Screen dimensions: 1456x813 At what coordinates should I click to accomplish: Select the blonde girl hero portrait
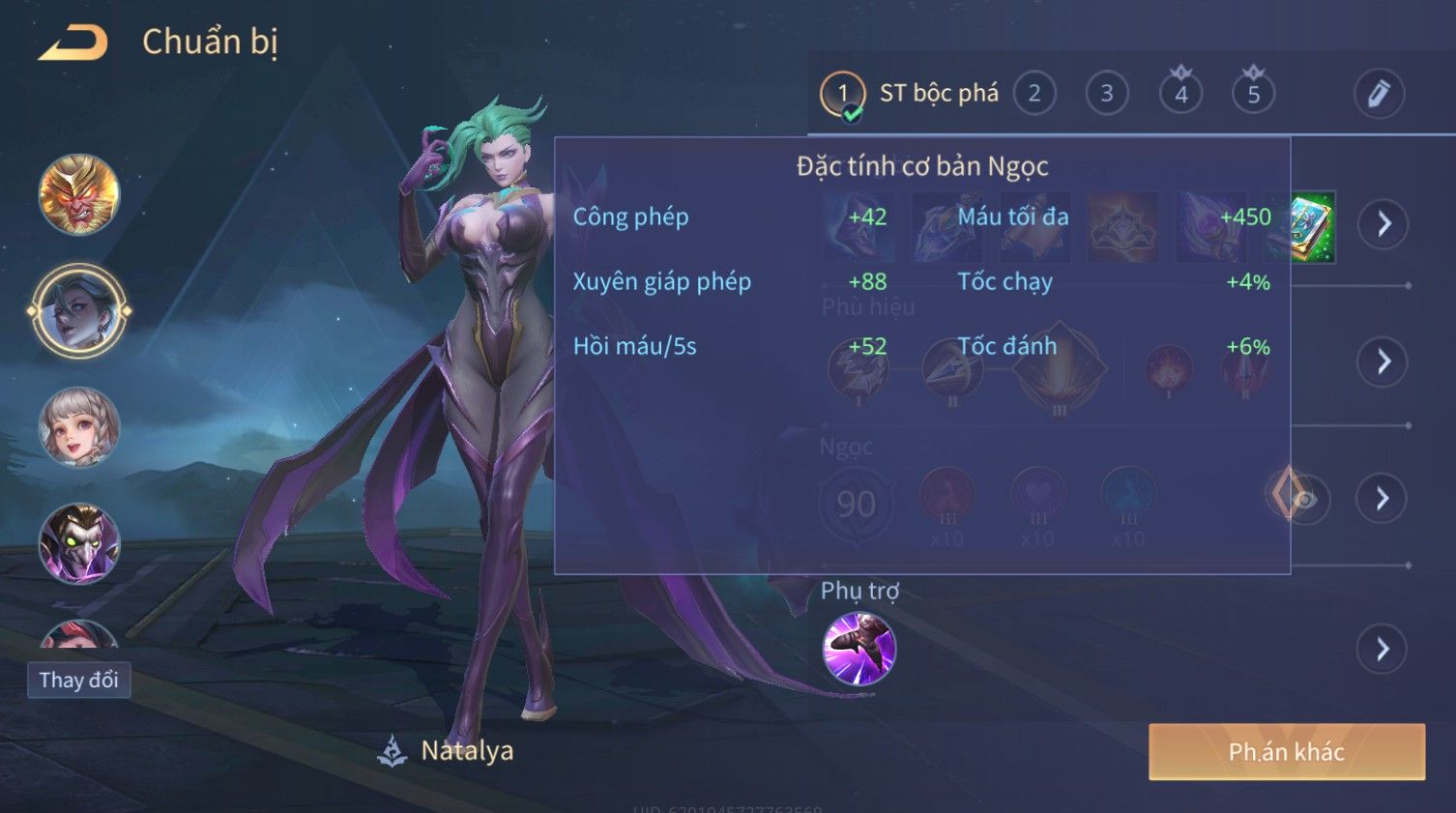79,427
